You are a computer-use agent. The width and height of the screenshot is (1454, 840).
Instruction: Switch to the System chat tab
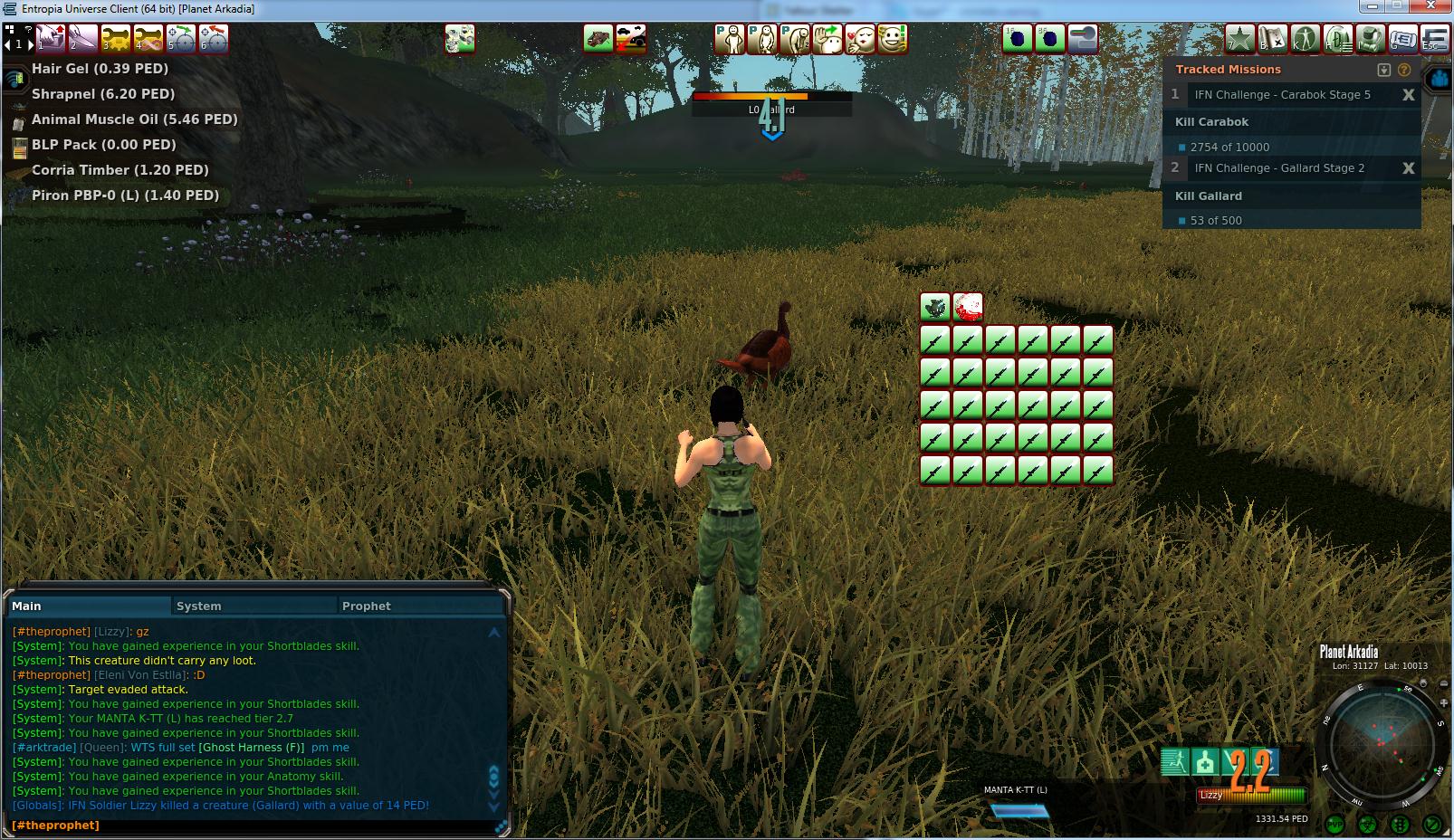(x=199, y=606)
